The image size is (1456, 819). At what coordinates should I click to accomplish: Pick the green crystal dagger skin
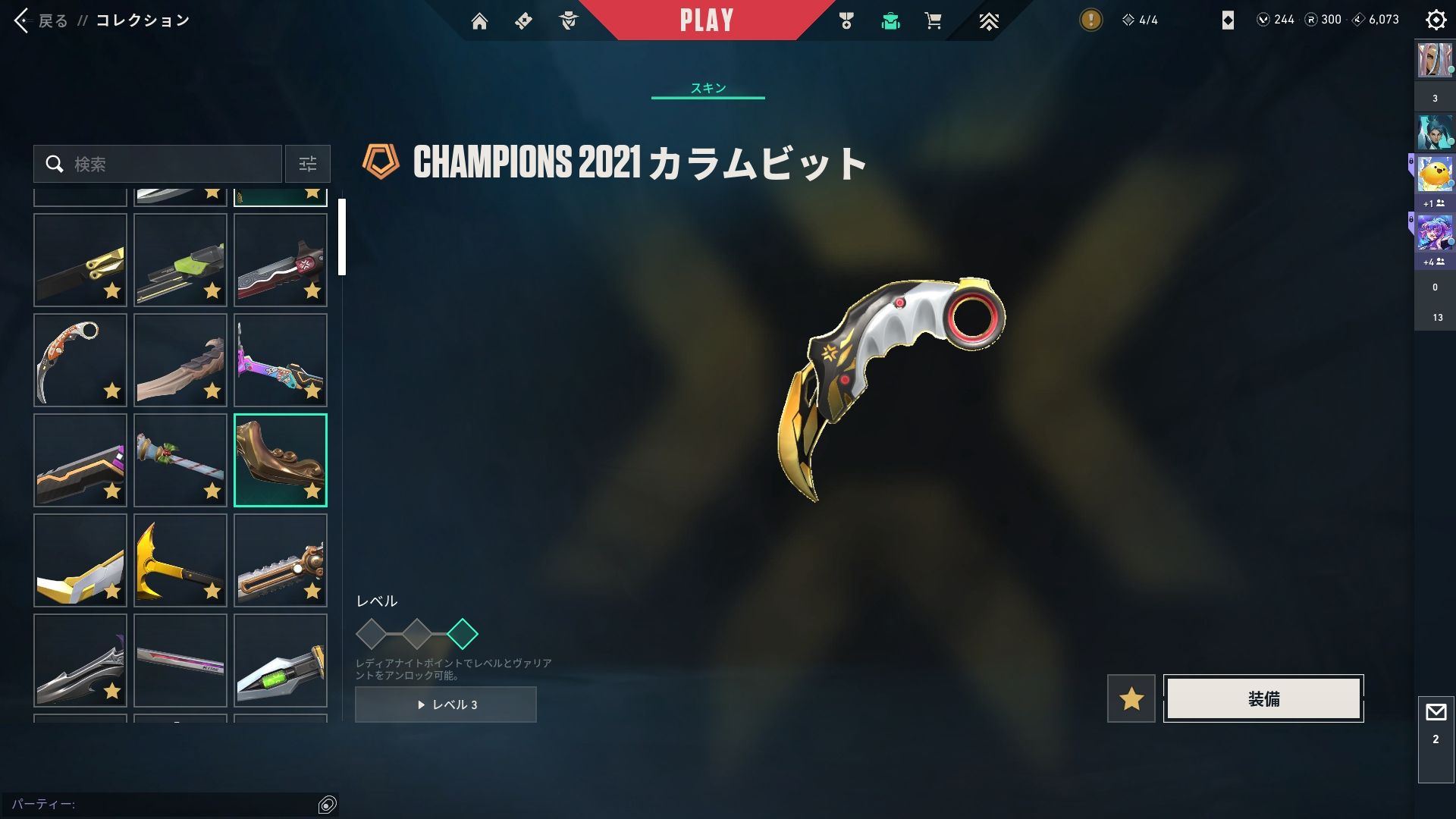(280, 661)
